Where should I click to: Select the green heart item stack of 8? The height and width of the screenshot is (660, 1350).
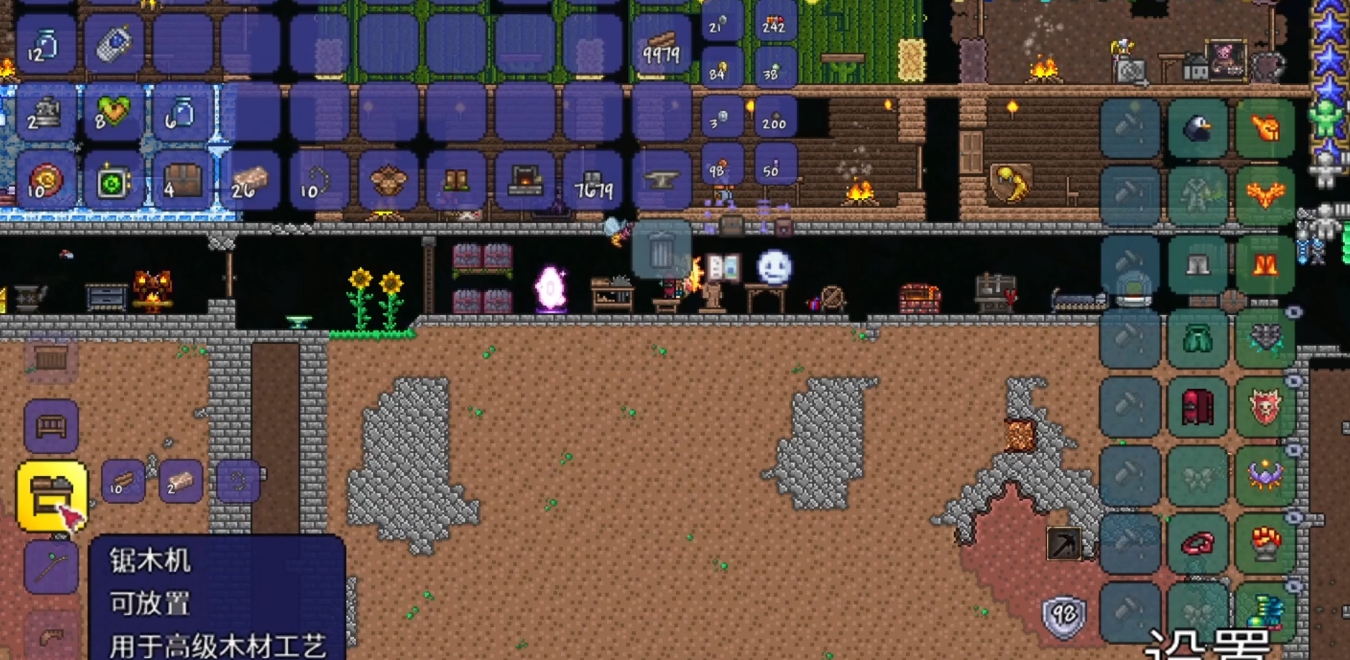point(114,113)
